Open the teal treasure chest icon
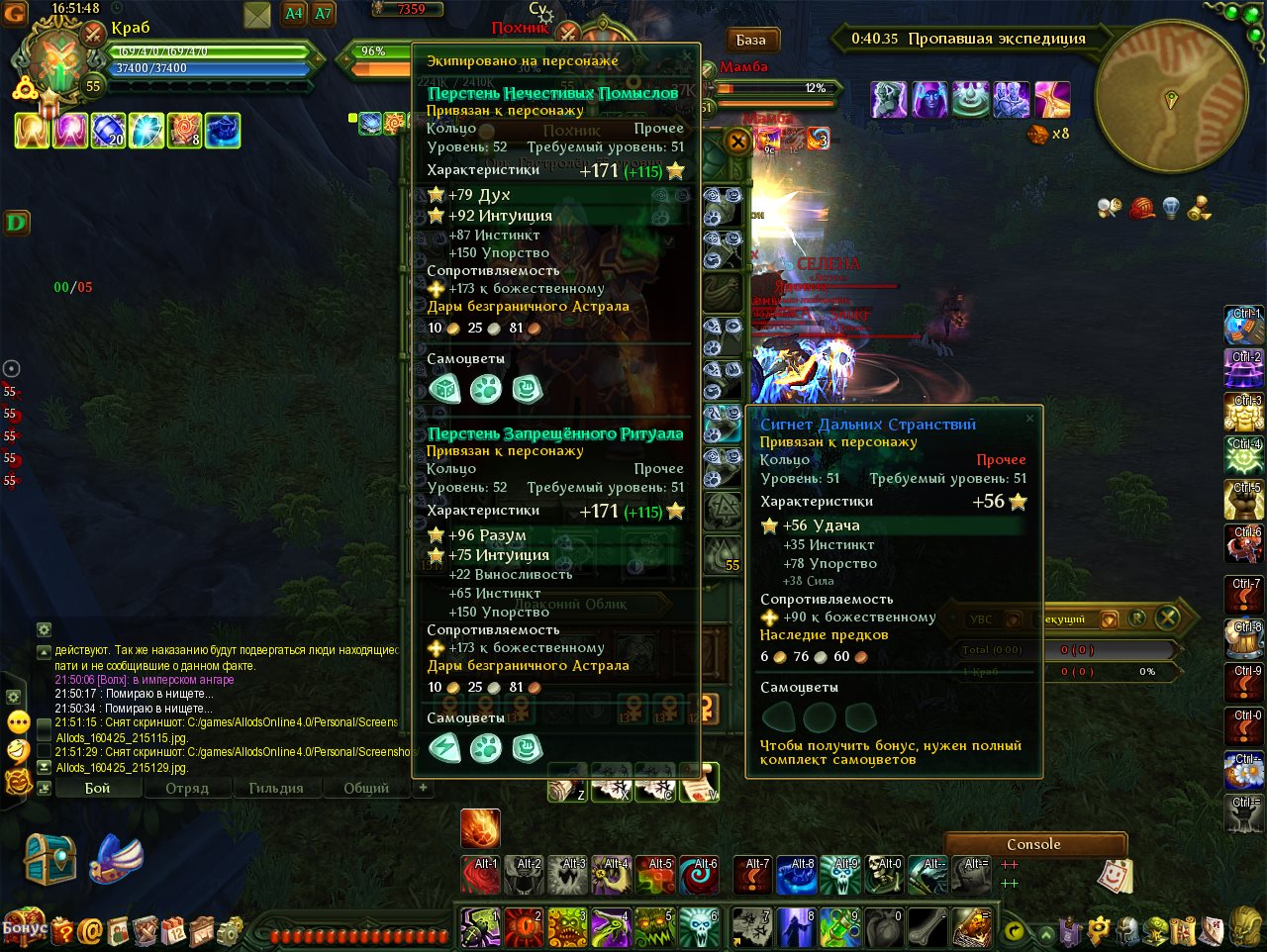This screenshot has height=952, width=1267. 50,859
